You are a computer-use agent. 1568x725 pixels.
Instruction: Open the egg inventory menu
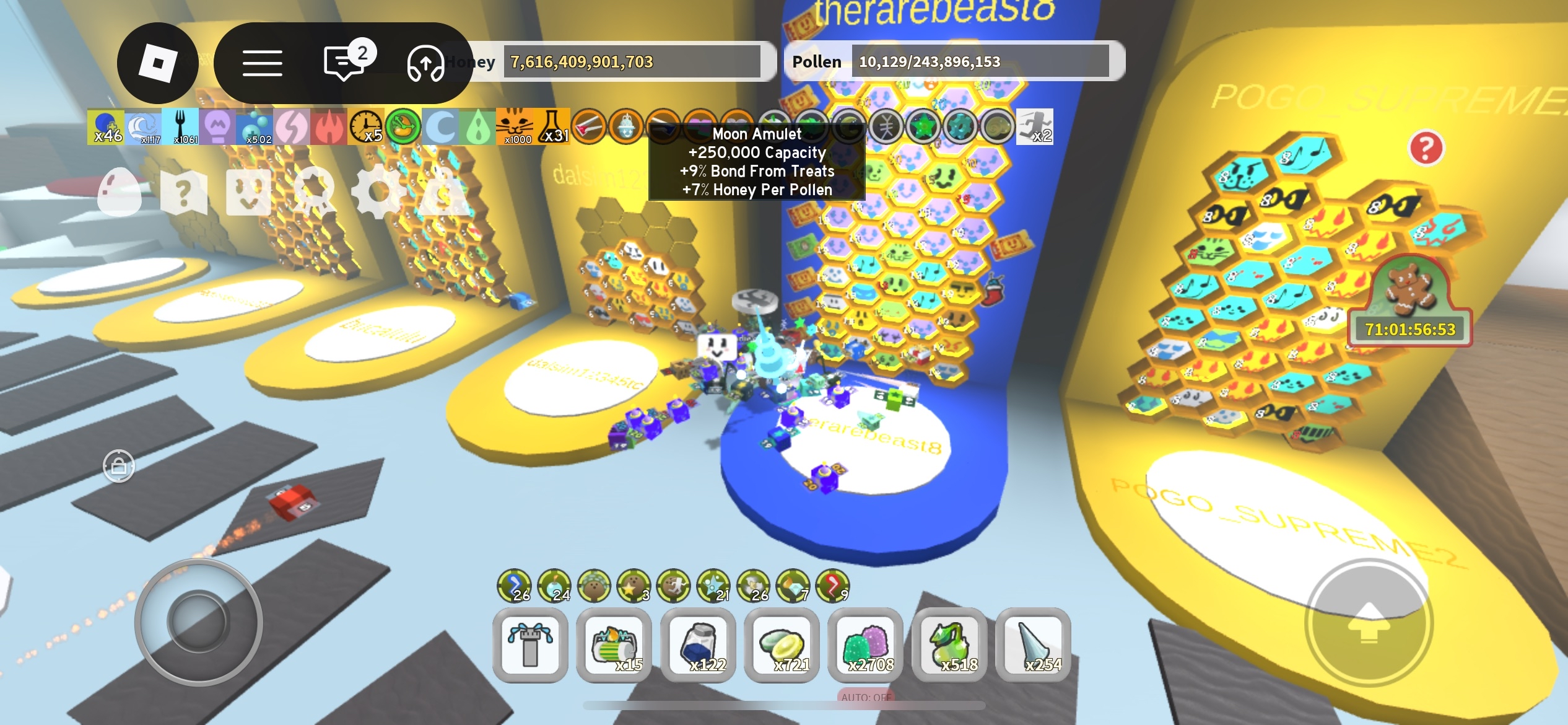120,192
